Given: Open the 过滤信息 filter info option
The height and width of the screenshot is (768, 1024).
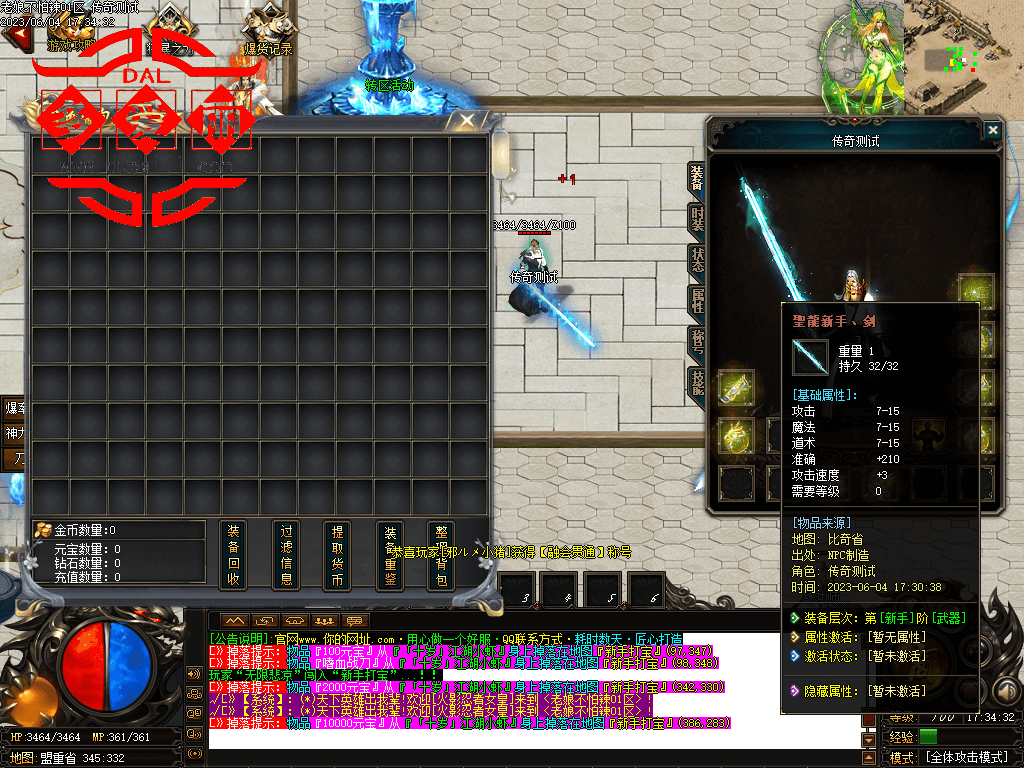Looking at the screenshot, I should 286,553.
